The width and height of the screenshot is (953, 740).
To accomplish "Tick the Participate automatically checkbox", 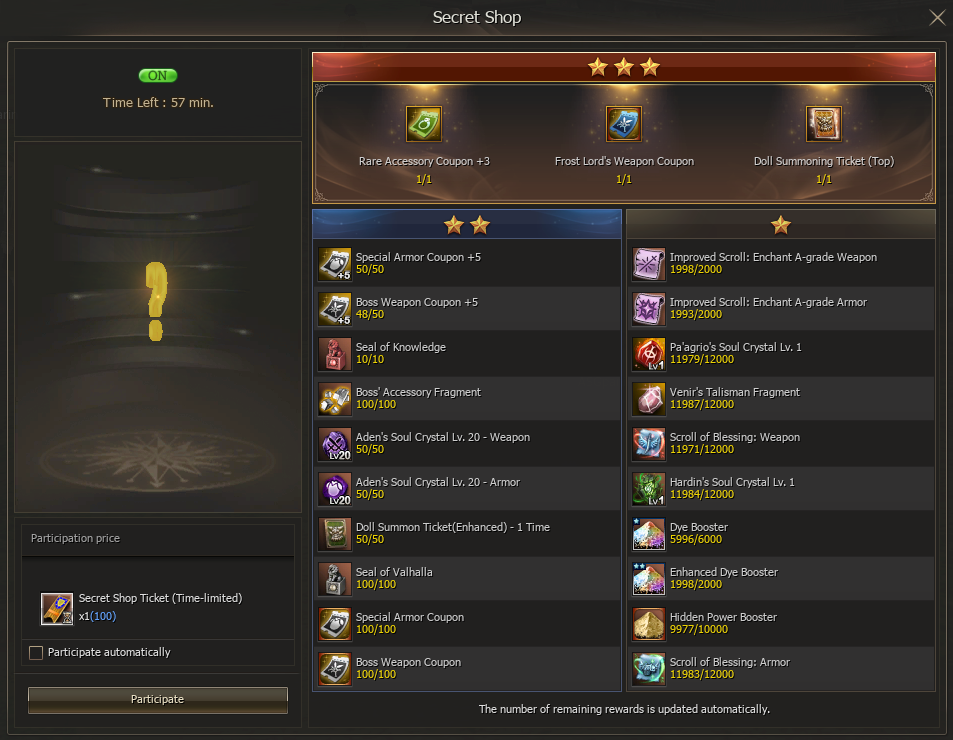I will (36, 653).
